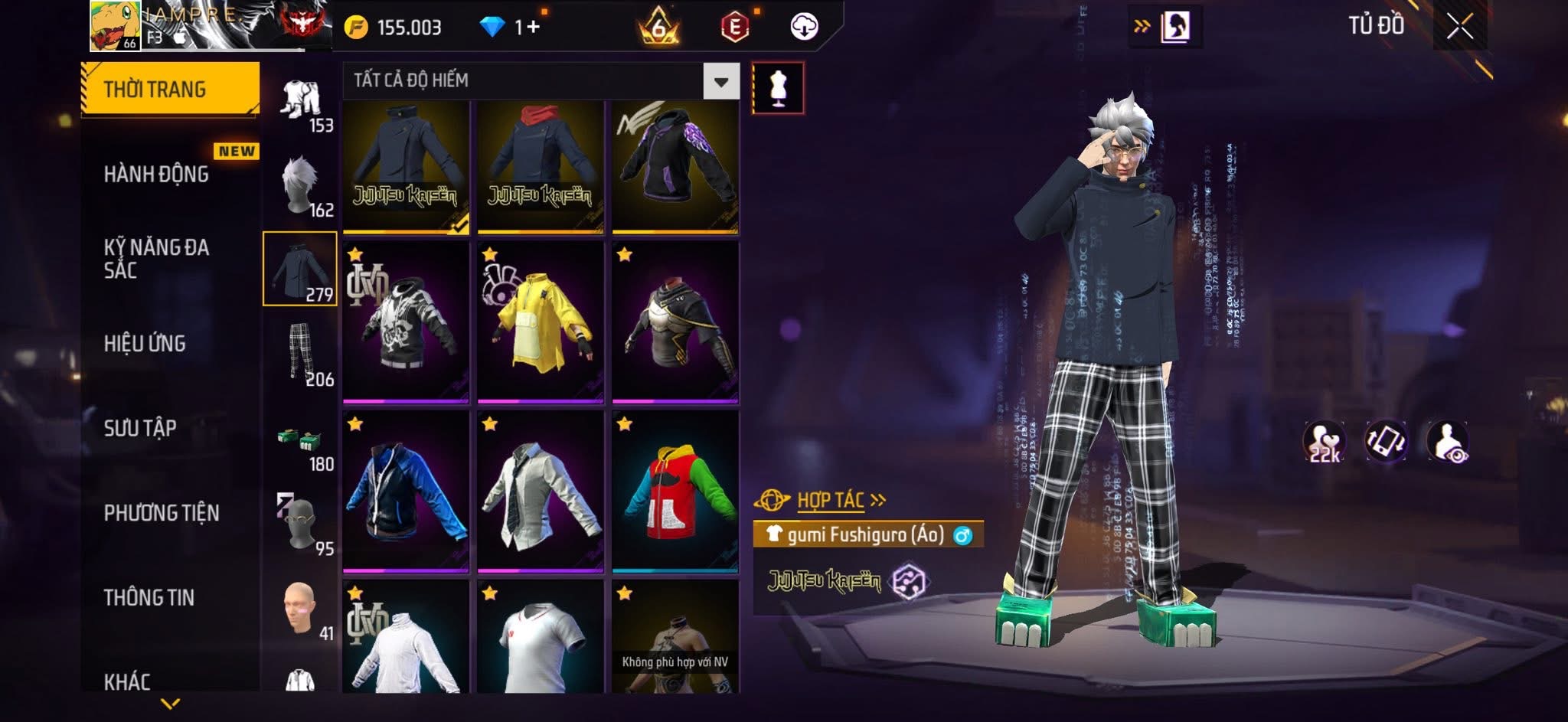Image resolution: width=1568 pixels, height=722 pixels.
Task: Select the KỸ NĂNG ĐA SẮC tab
Action: tap(156, 259)
